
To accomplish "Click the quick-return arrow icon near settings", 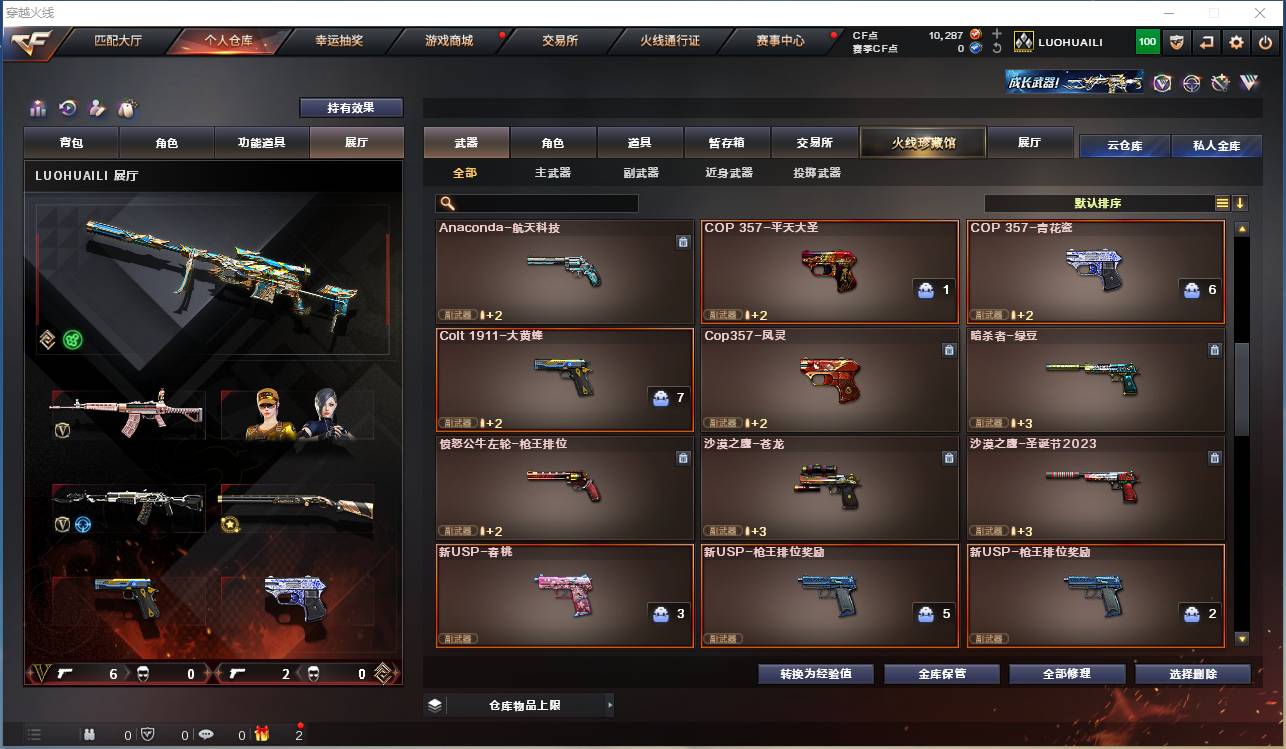I will tap(1206, 42).
